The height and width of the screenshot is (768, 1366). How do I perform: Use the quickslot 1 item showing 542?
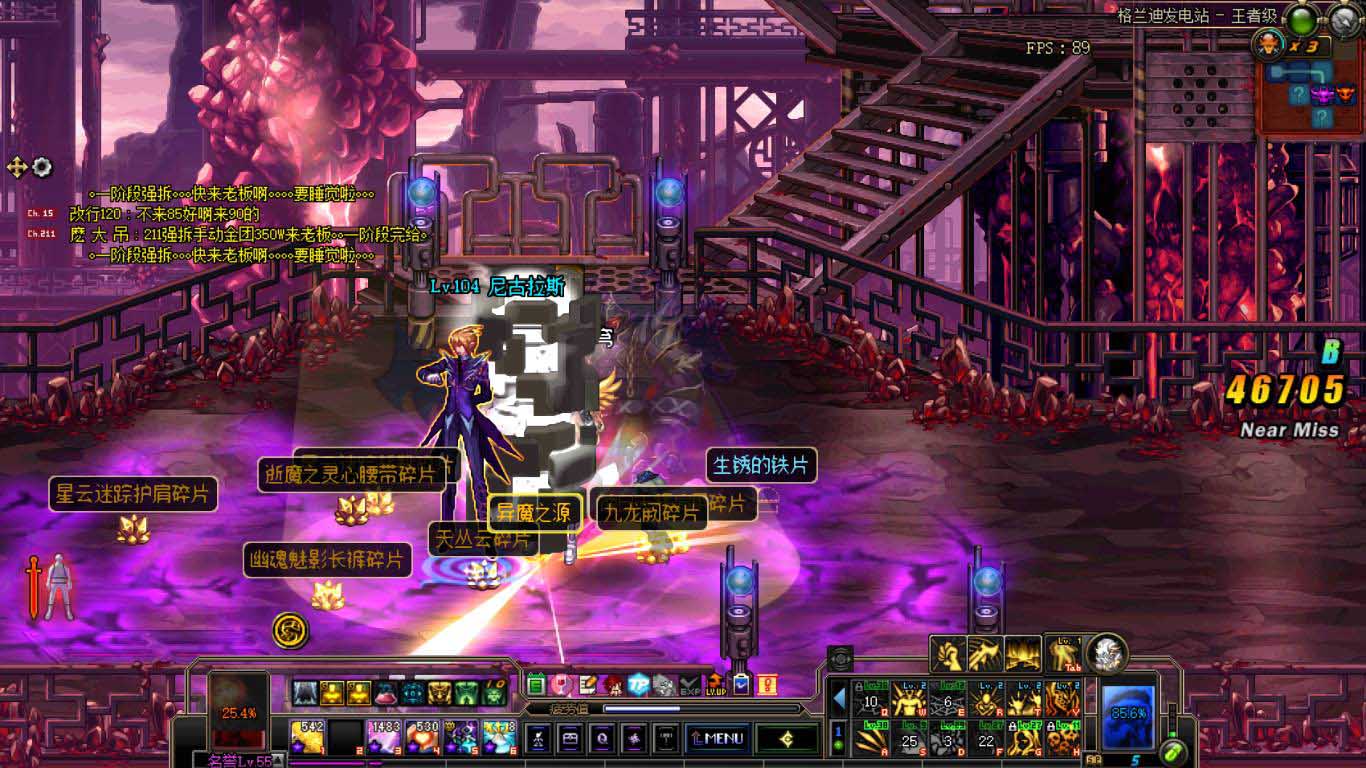point(307,736)
